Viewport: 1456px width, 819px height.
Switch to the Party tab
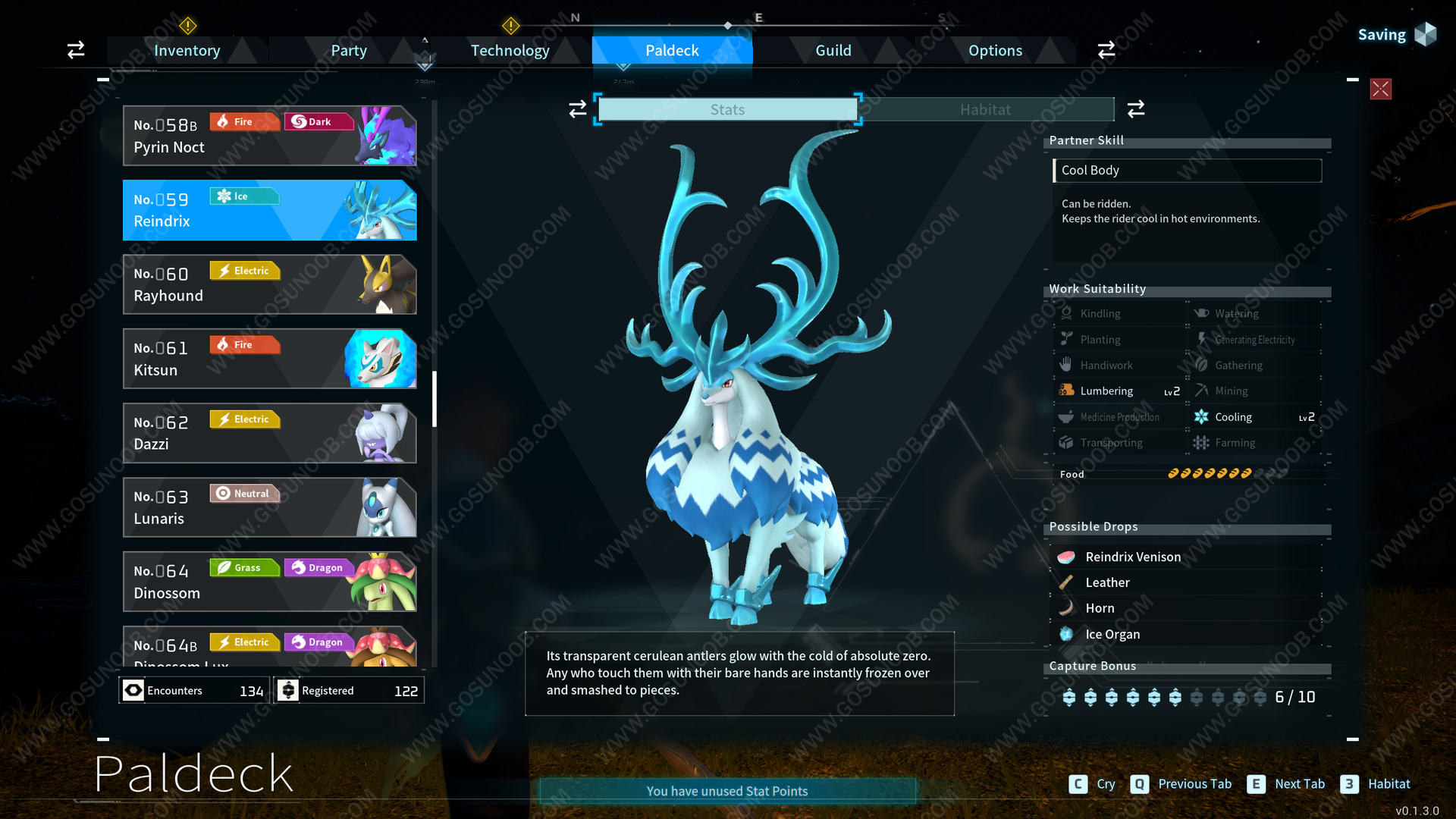tap(348, 51)
